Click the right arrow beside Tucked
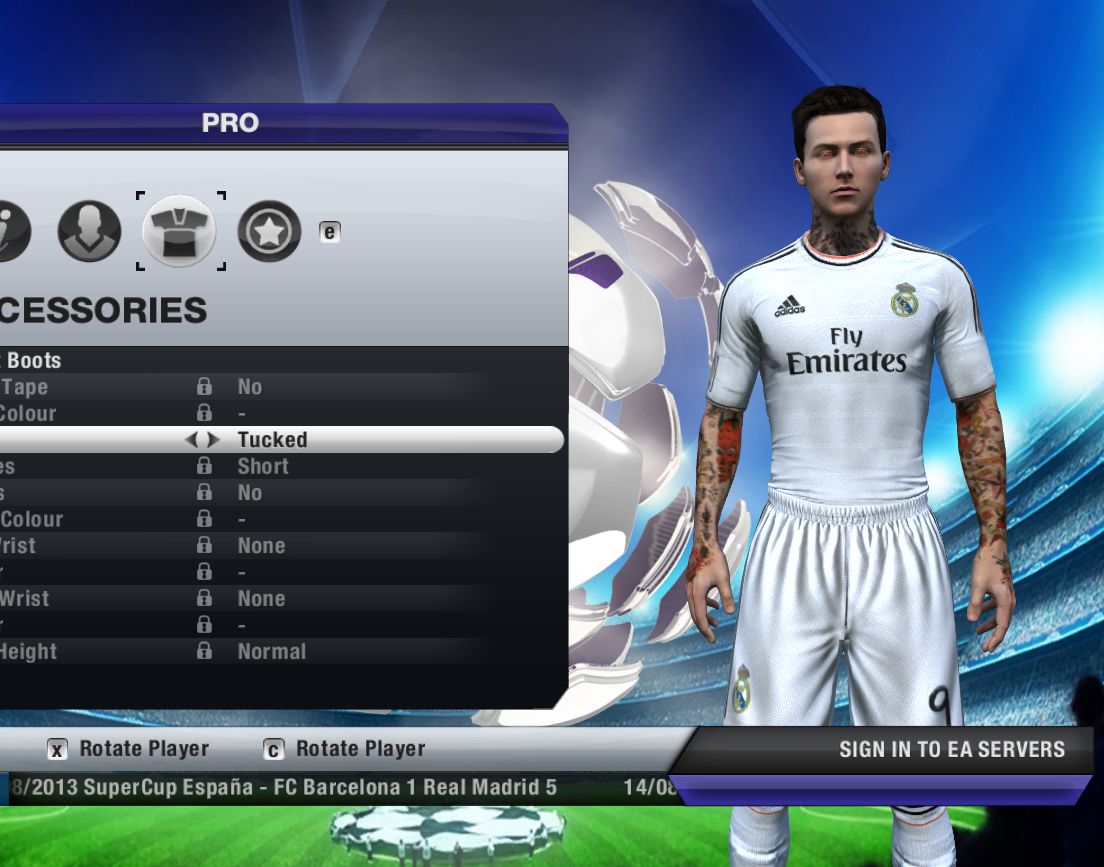 (x=213, y=440)
